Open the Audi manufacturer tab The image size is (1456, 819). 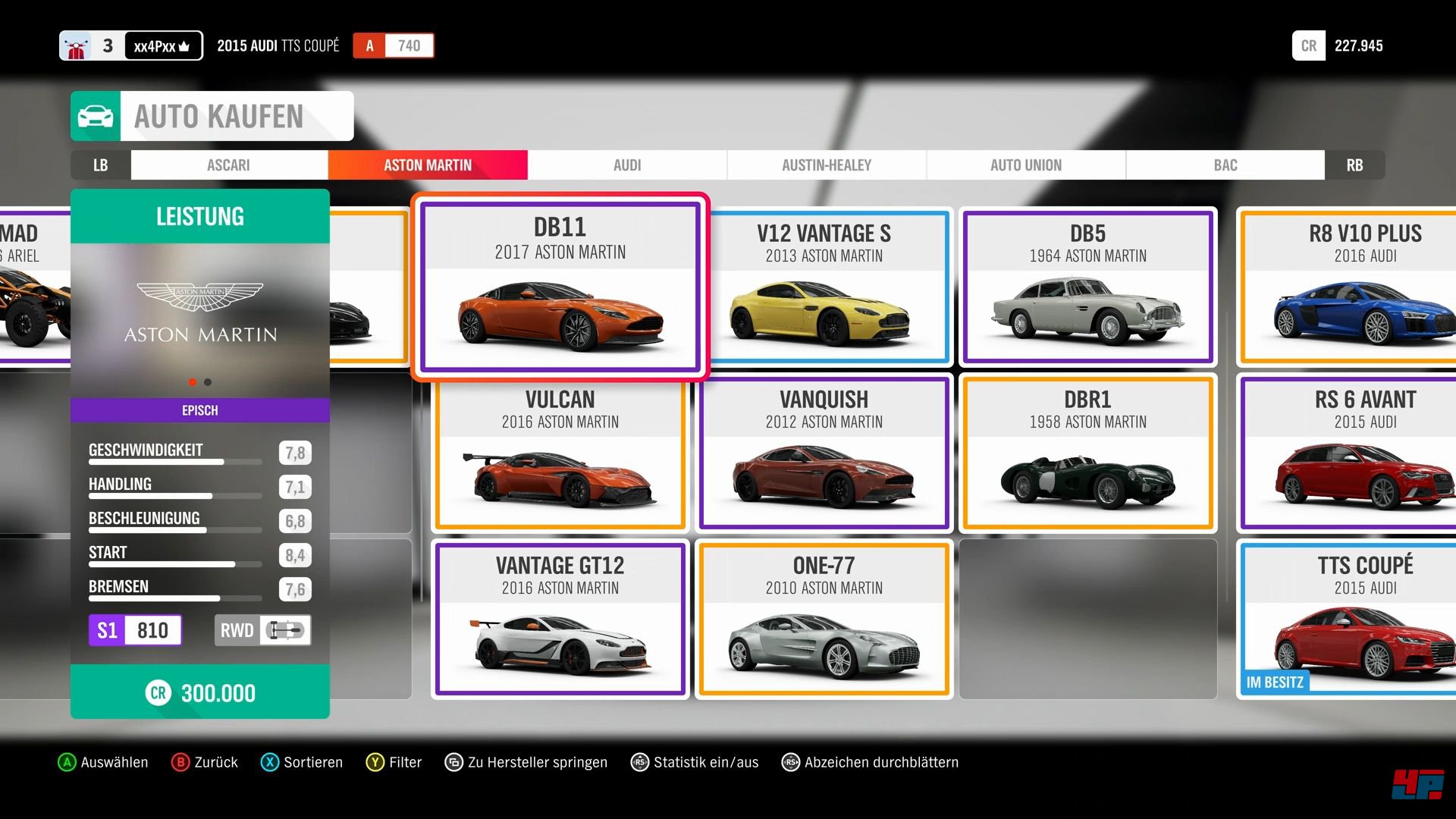(x=627, y=165)
